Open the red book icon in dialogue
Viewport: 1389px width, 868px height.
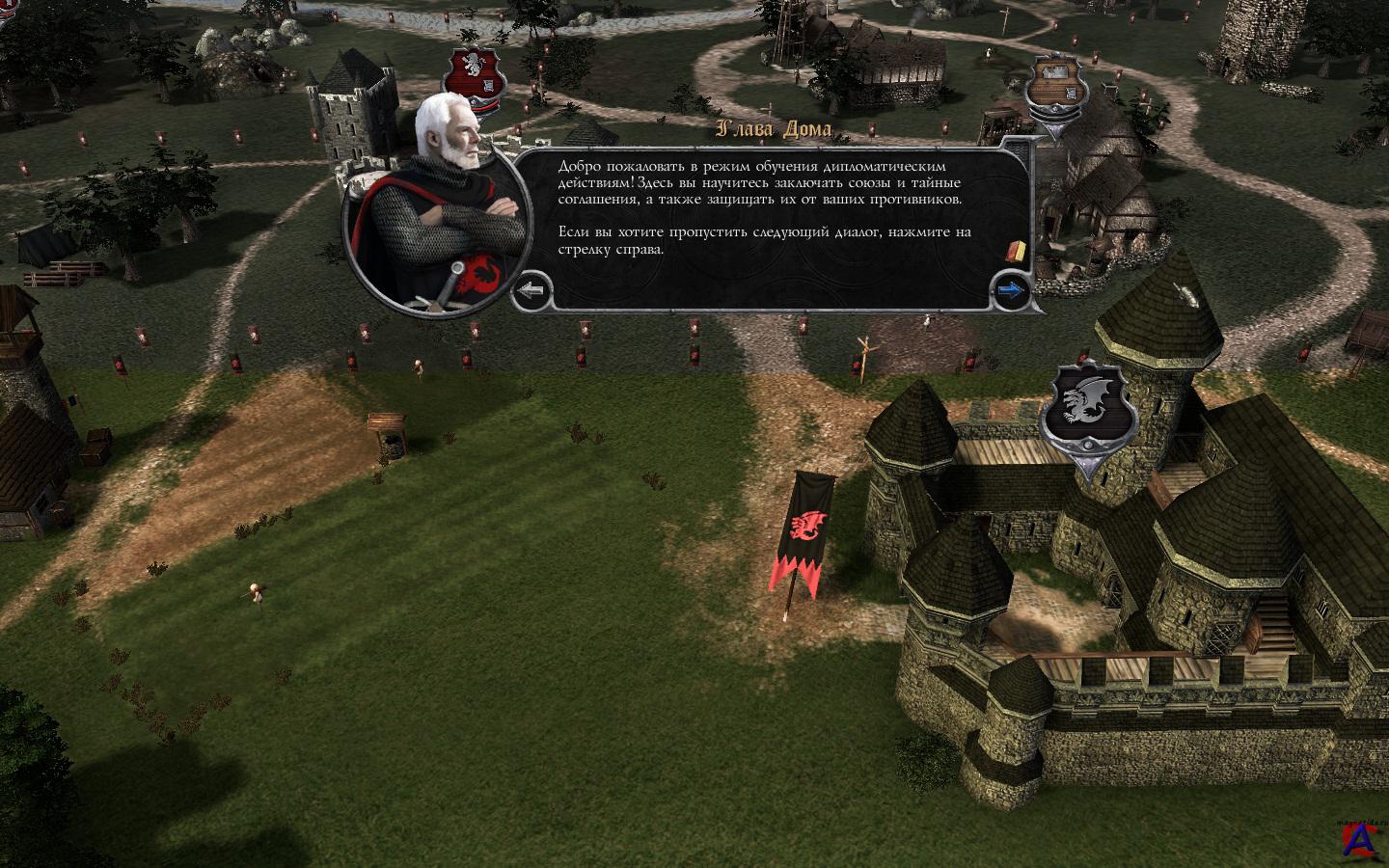[x=1014, y=252]
